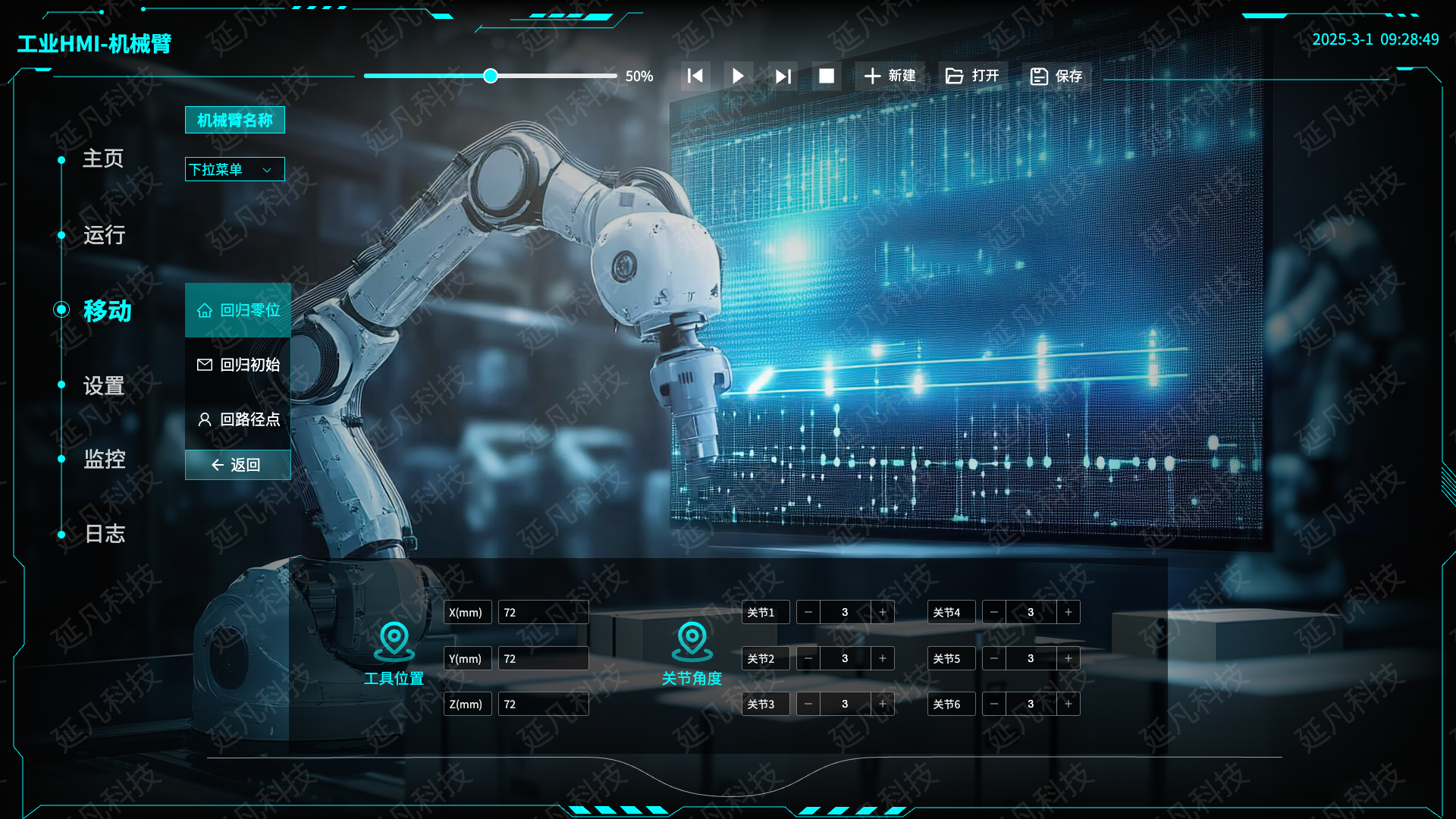This screenshot has width=1456, height=819.
Task: Skip to next step
Action: (x=783, y=76)
